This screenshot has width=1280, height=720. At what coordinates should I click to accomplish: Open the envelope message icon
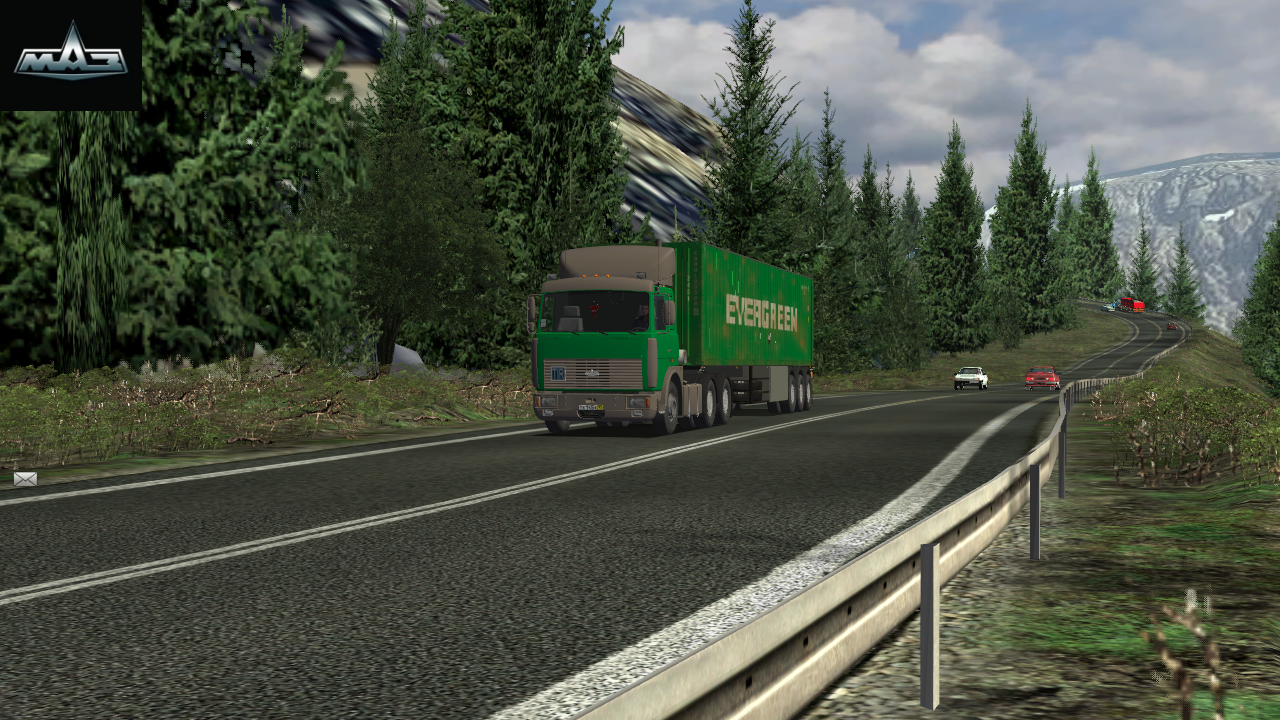pyautogui.click(x=25, y=479)
